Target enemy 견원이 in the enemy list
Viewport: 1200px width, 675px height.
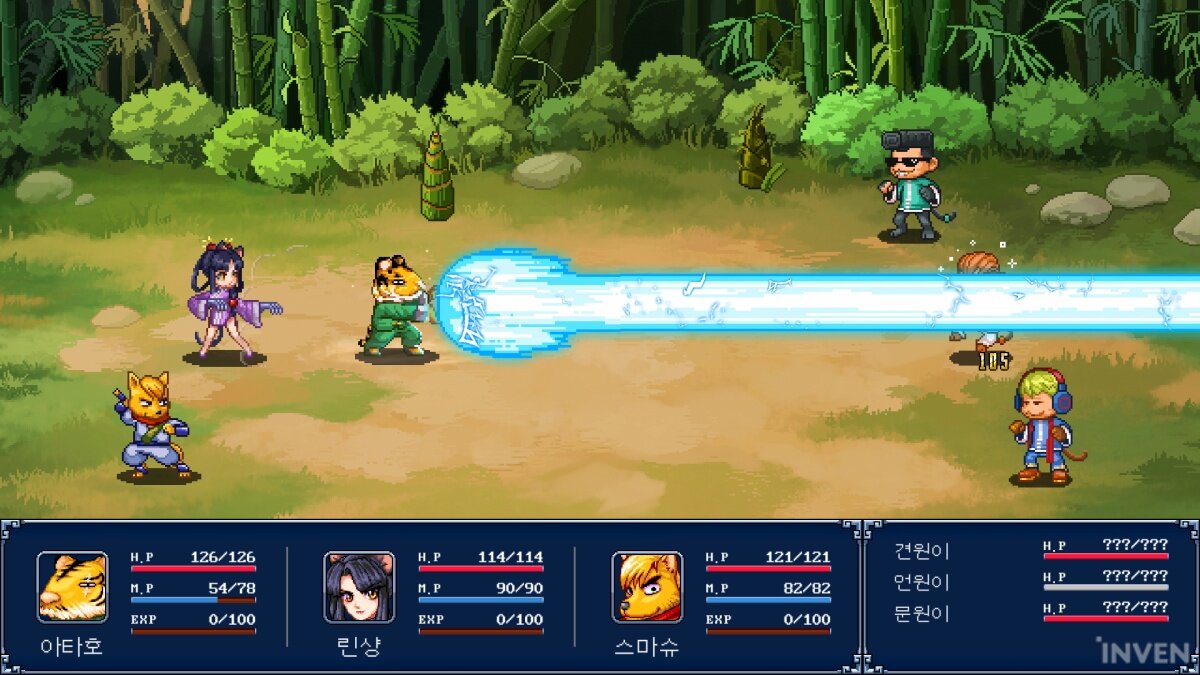921,551
